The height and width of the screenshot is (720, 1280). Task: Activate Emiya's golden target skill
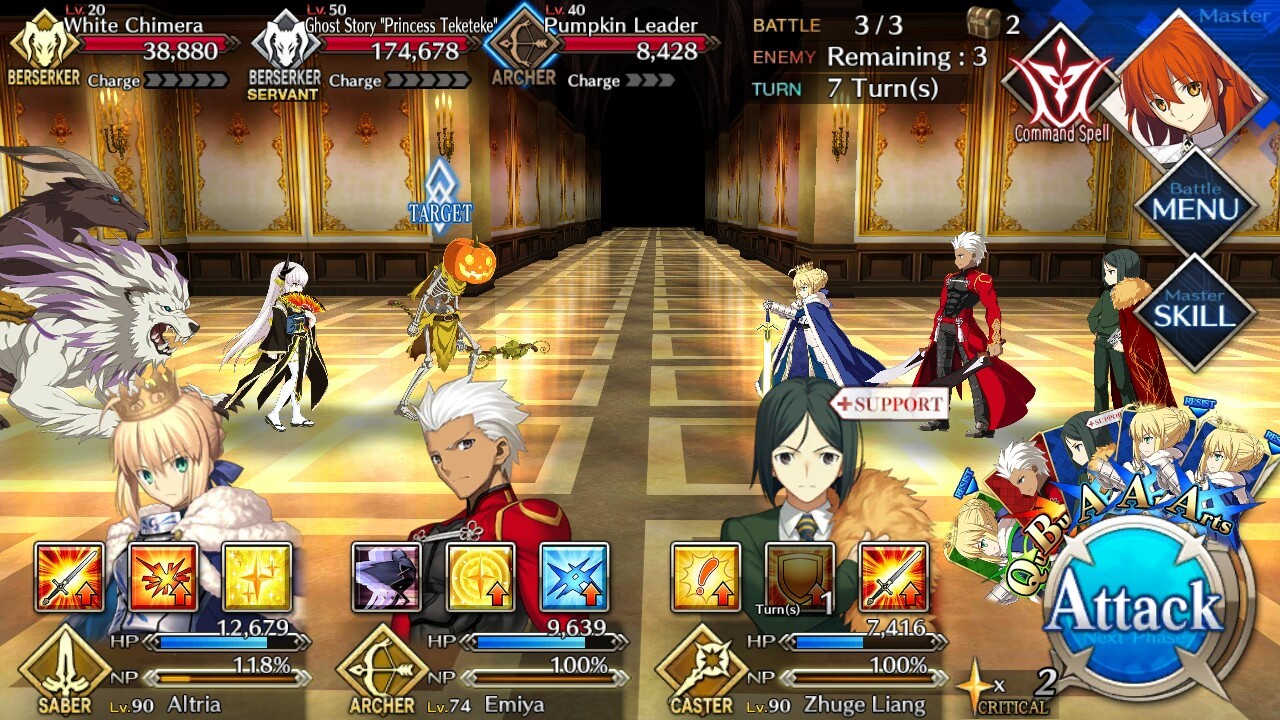point(480,577)
